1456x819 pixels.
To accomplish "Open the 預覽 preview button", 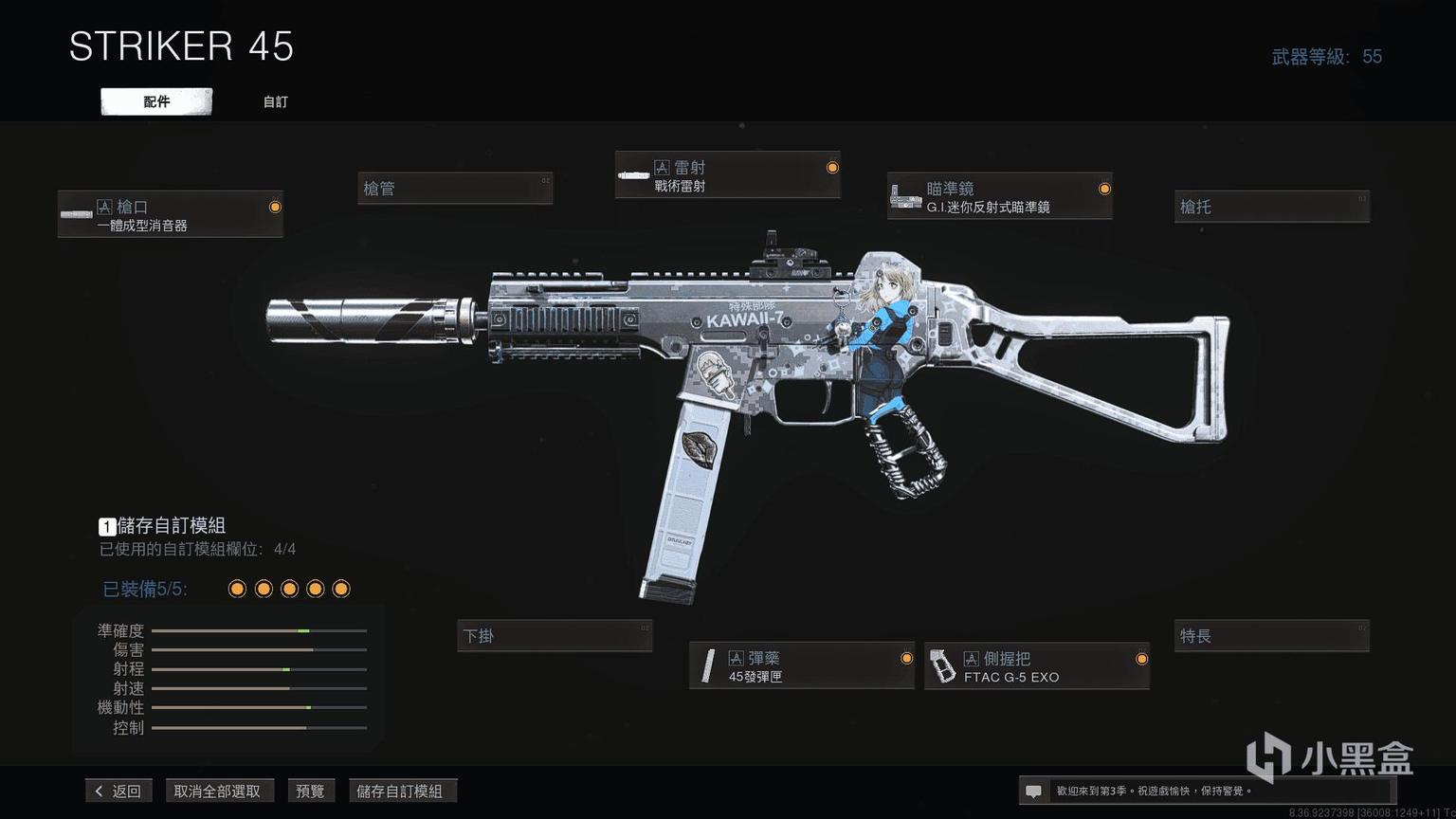I will pyautogui.click(x=310, y=791).
